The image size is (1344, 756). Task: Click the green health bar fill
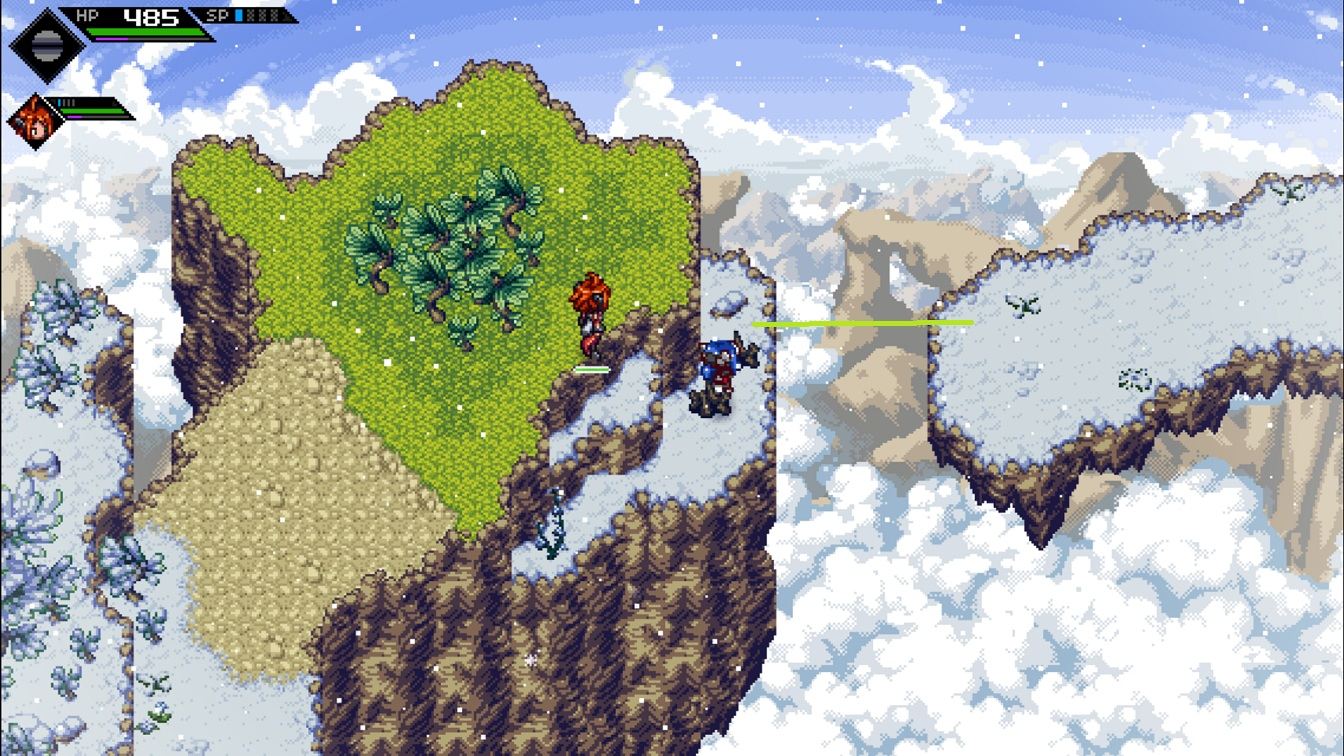(x=146, y=31)
